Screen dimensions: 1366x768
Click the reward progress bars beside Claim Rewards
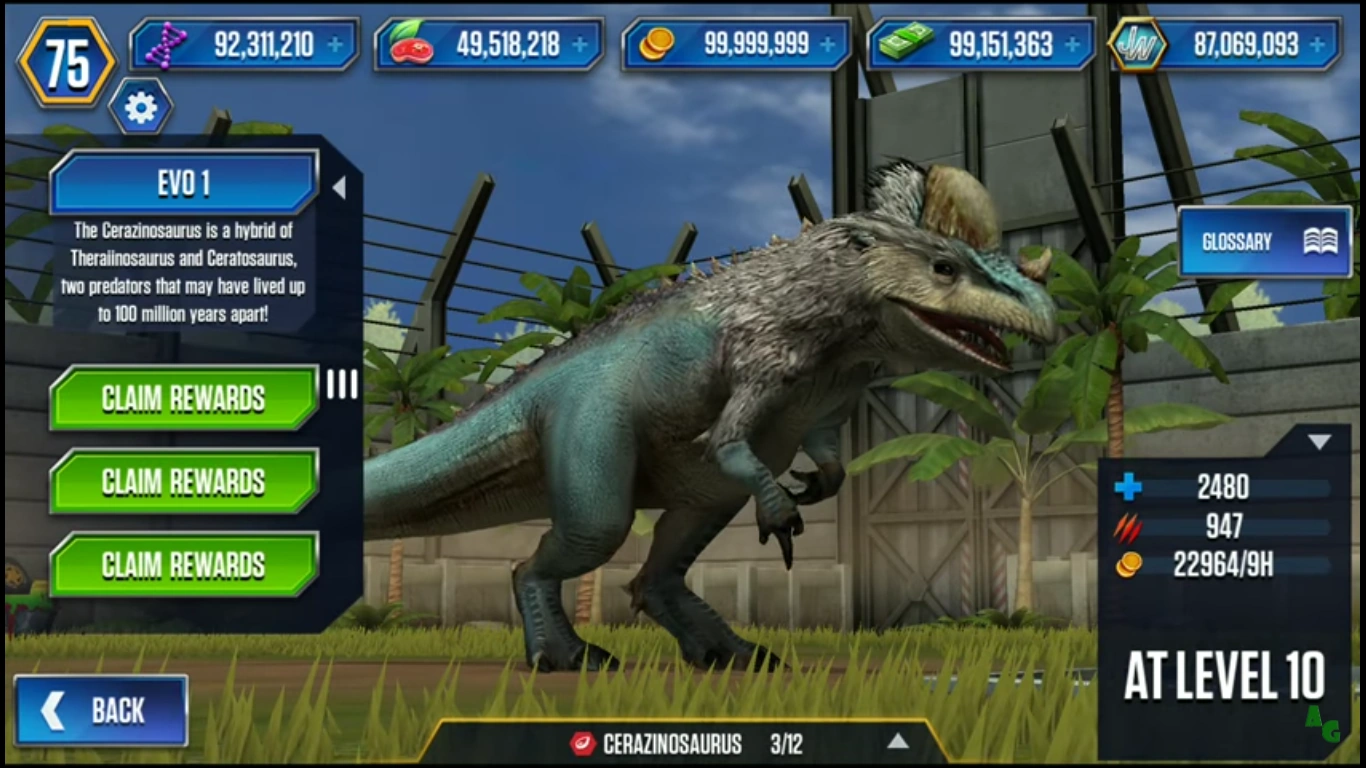click(x=342, y=385)
